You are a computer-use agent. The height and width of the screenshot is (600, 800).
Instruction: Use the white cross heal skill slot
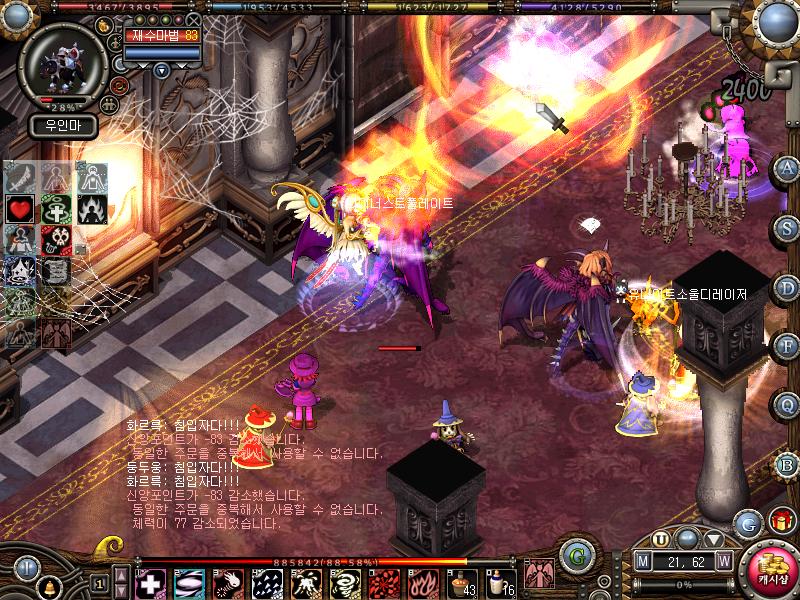[150, 583]
